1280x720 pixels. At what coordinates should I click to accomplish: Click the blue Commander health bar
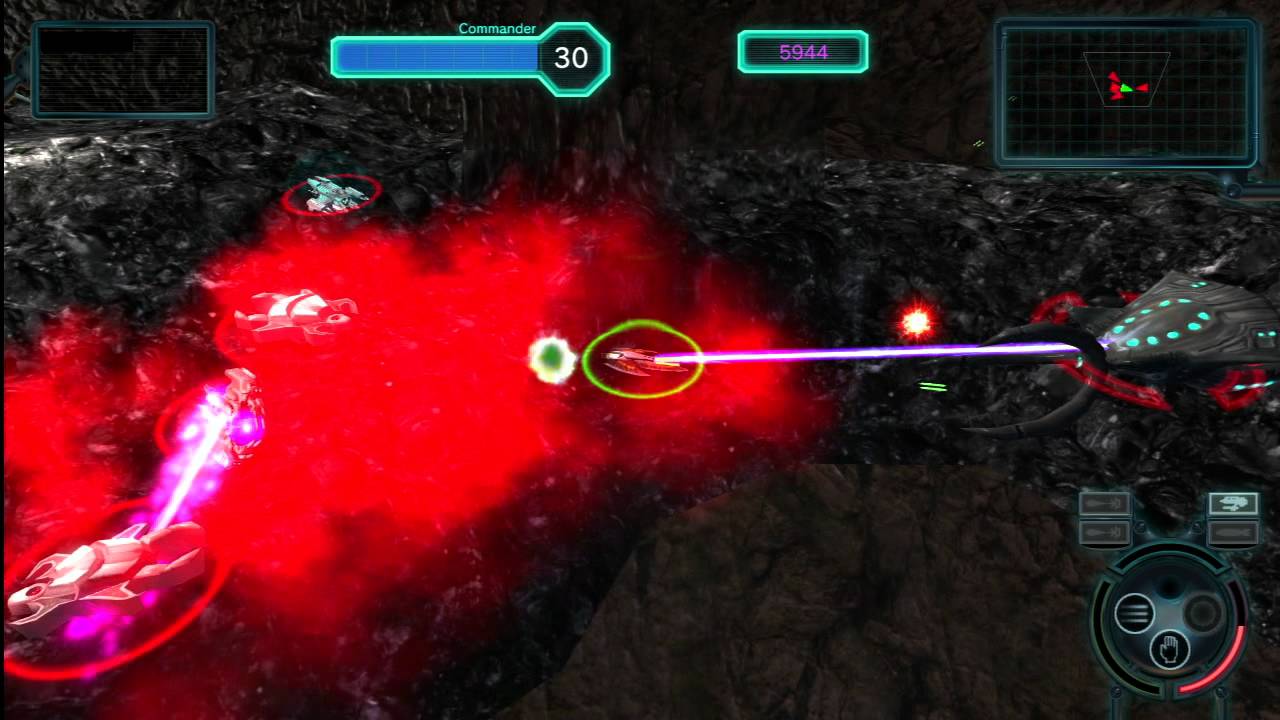[440, 57]
